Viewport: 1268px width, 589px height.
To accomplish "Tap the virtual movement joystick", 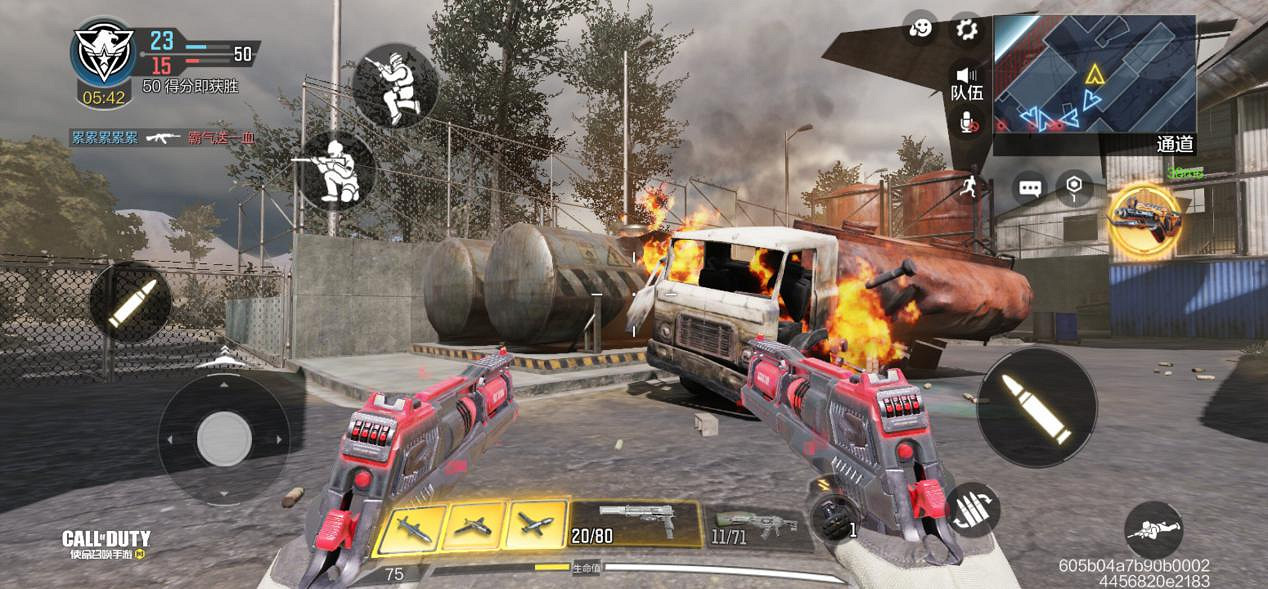I will [x=224, y=438].
